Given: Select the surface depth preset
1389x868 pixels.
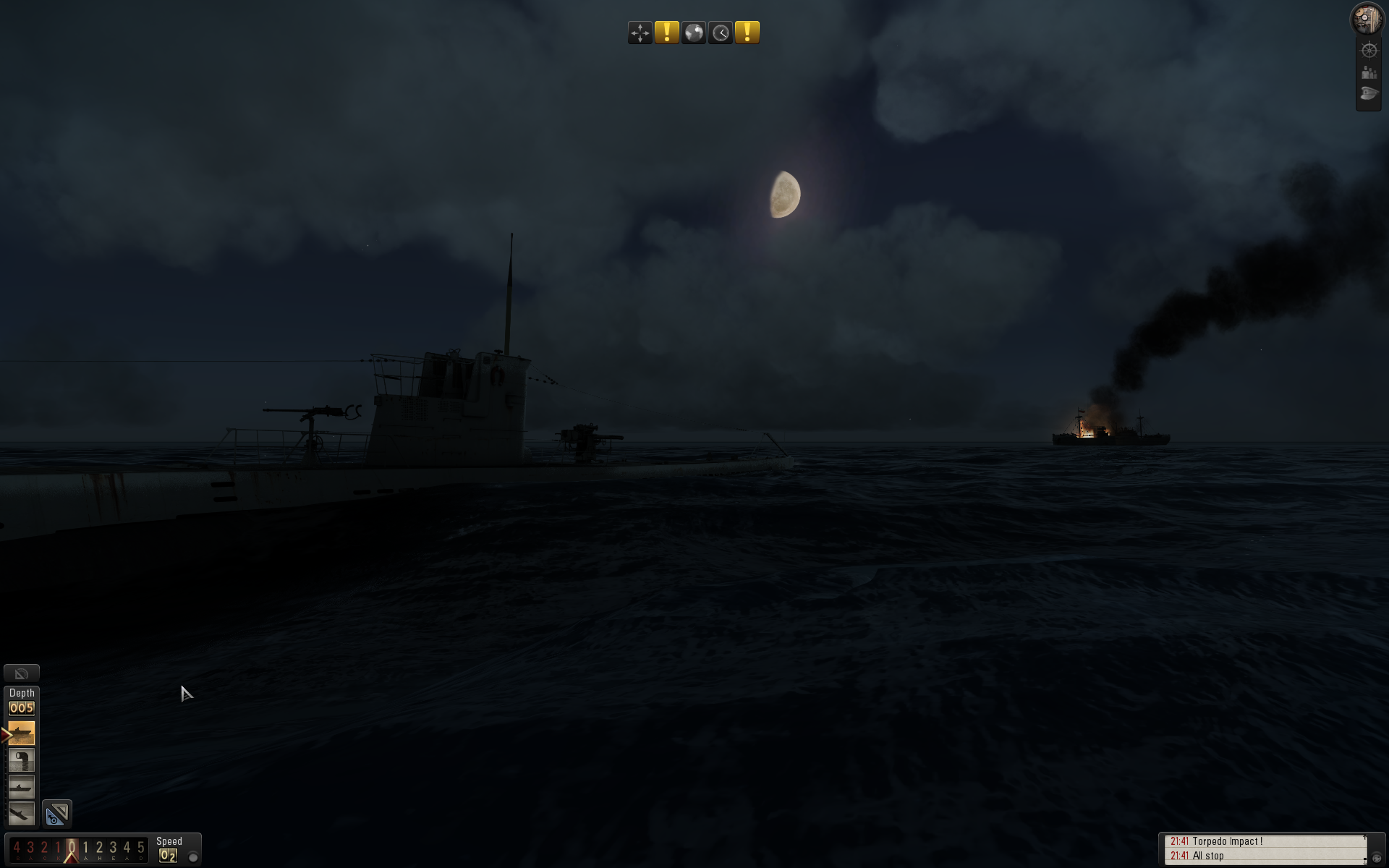Looking at the screenshot, I should click(22, 733).
